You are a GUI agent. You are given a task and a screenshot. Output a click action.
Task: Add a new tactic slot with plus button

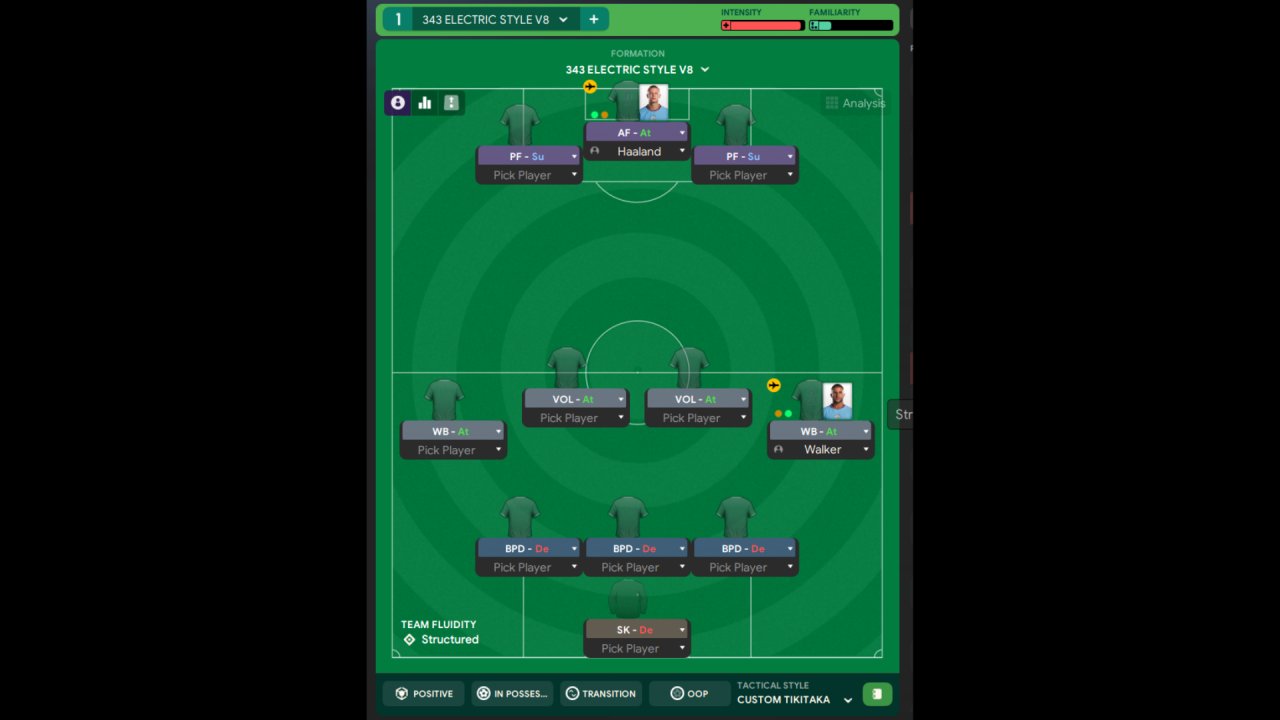click(x=593, y=19)
